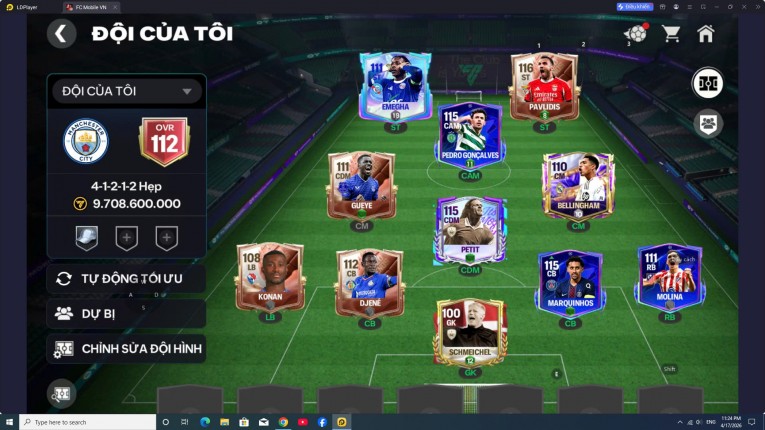
Task: Open the shopping cart store
Action: pyautogui.click(x=671, y=34)
